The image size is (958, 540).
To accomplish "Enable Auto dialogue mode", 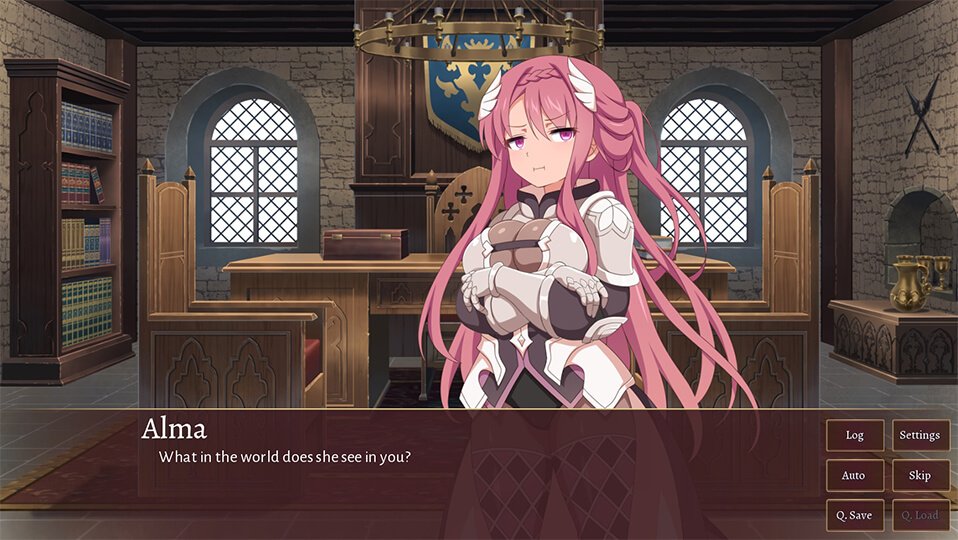I will point(854,475).
